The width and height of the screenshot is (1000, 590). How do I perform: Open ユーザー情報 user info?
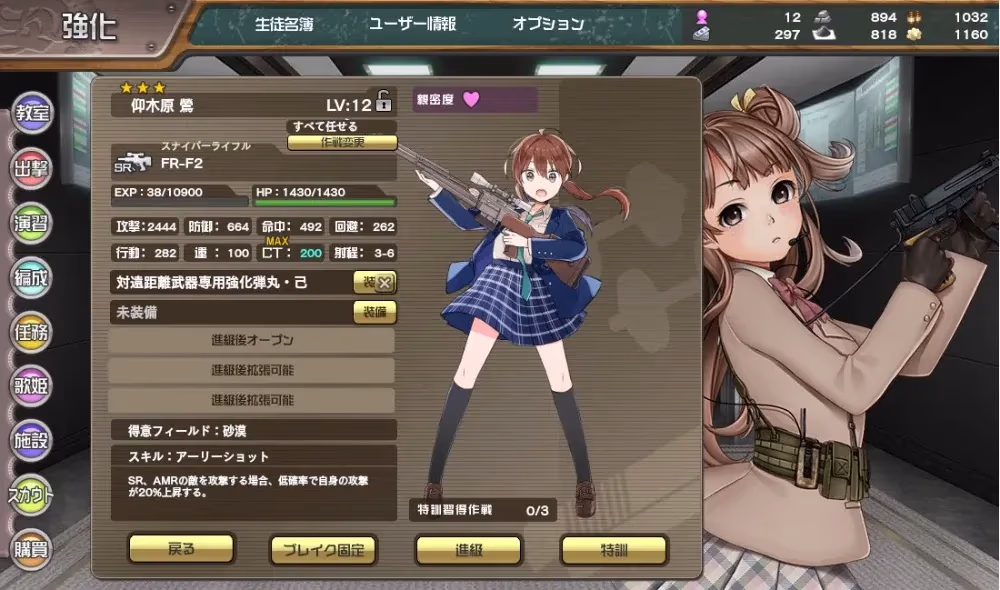coord(412,24)
